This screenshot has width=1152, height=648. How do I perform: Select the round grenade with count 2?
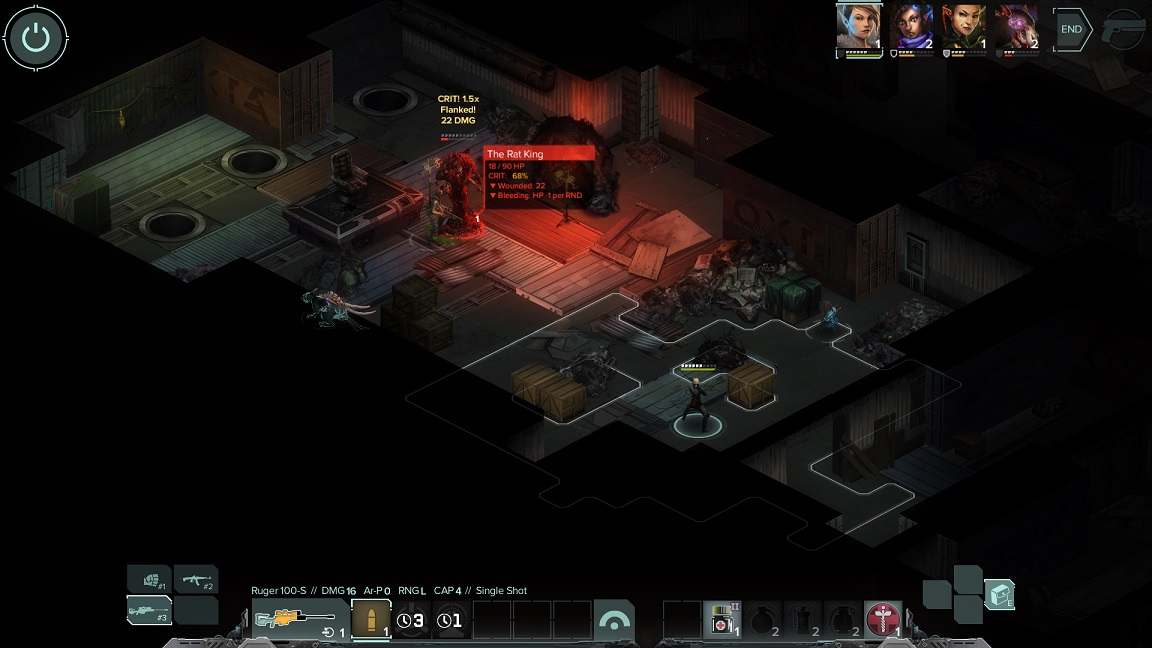point(761,620)
